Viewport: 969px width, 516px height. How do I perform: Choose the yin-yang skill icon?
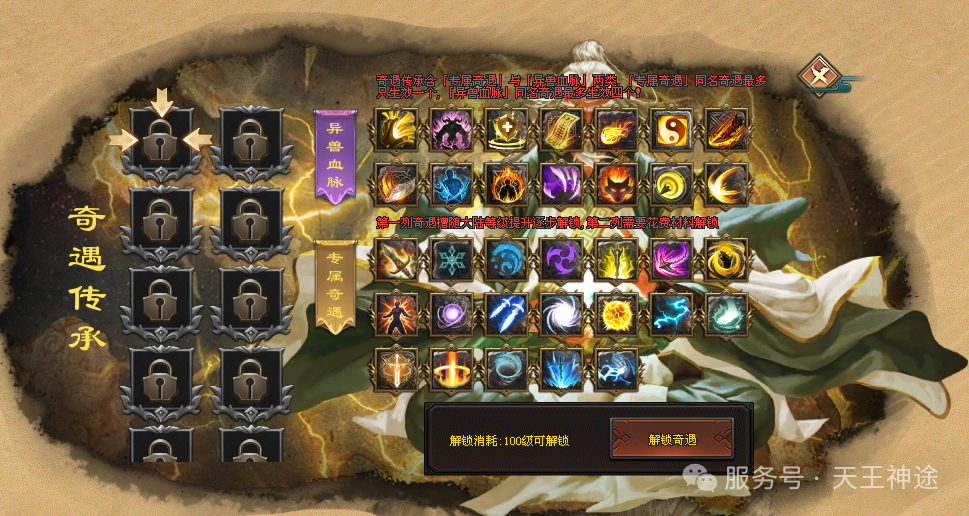tap(671, 130)
